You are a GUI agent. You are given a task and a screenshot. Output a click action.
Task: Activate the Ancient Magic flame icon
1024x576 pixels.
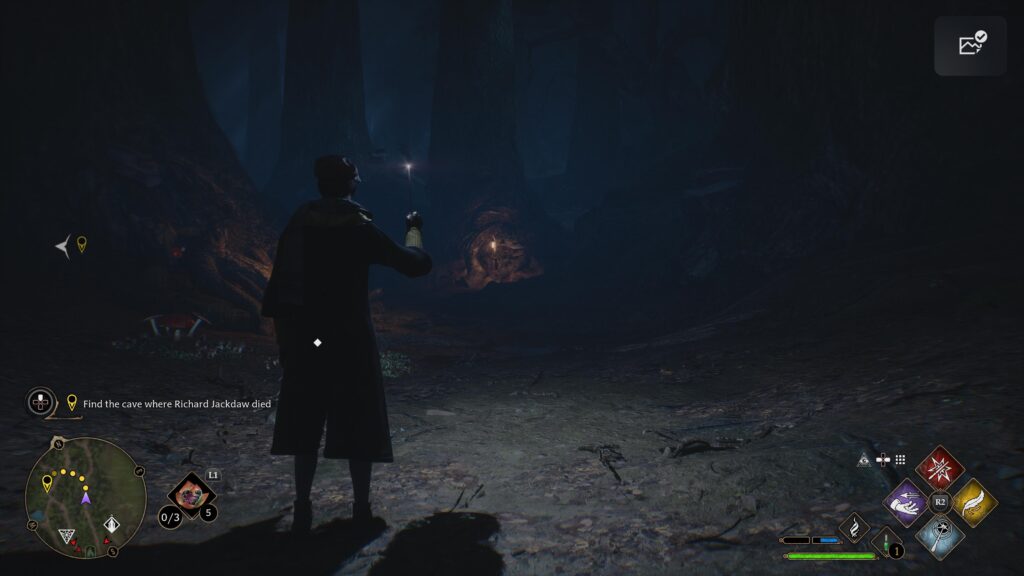pyautogui.click(x=855, y=526)
